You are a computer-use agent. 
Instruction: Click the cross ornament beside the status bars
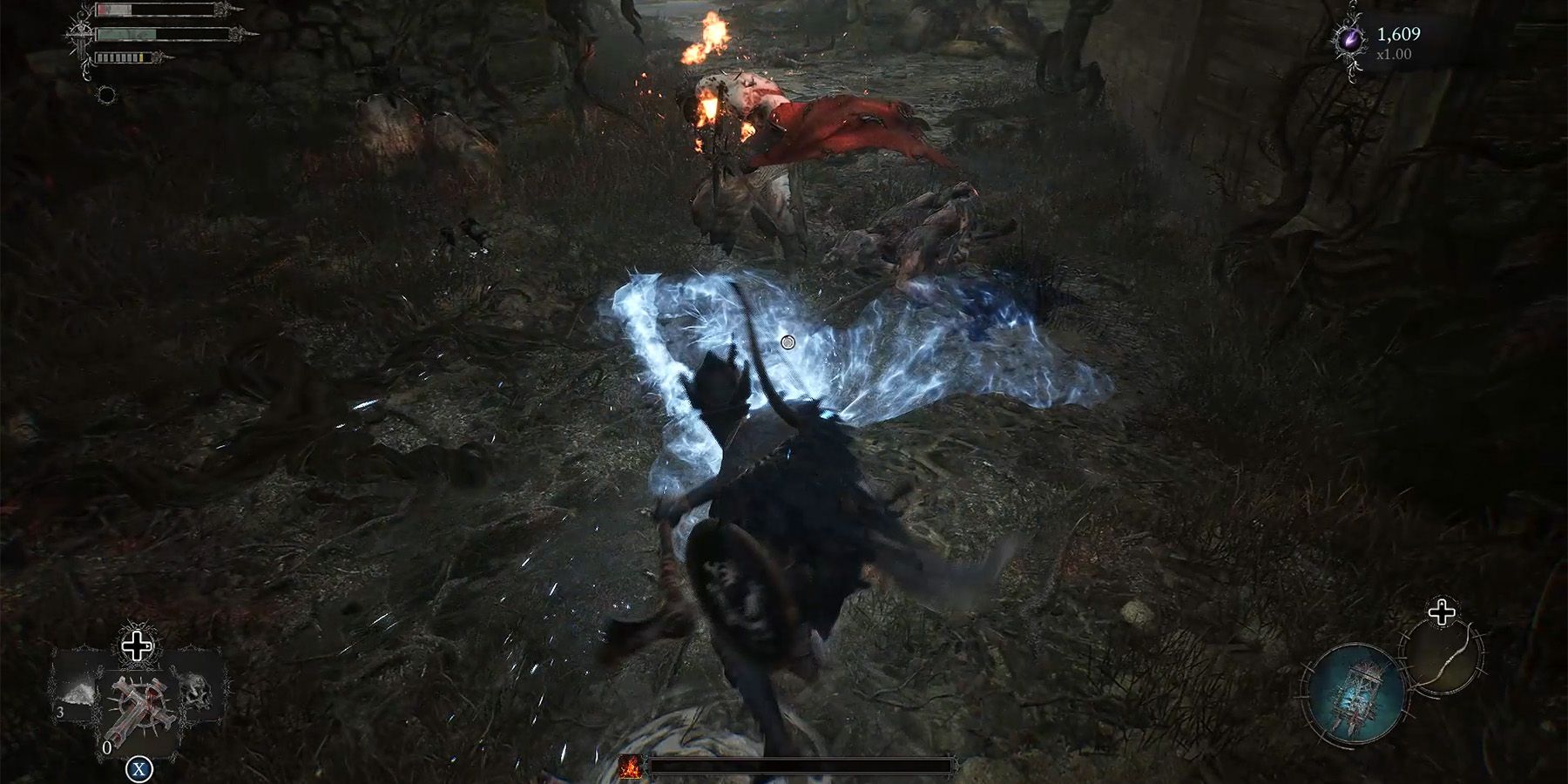point(81,35)
